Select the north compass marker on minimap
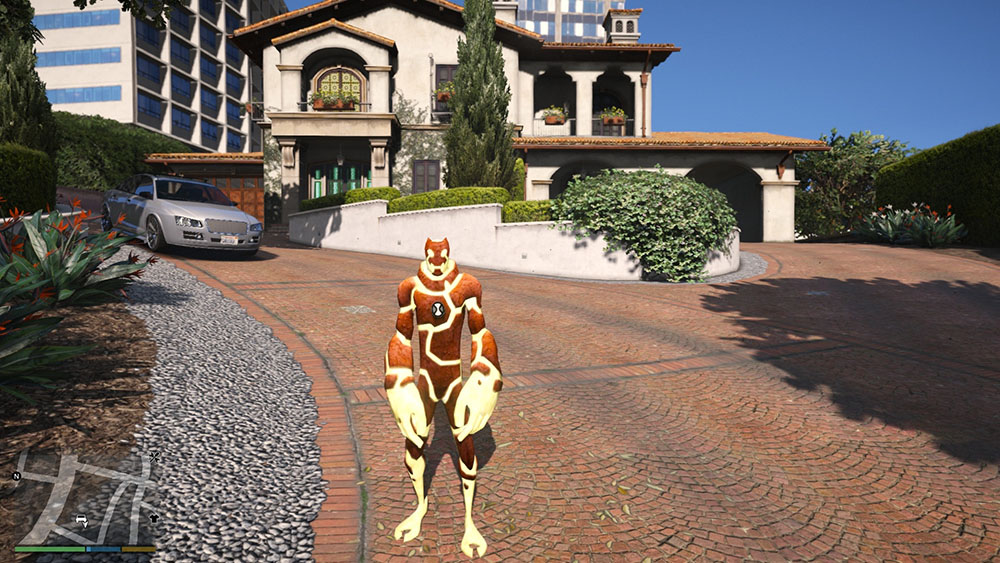 [16, 476]
